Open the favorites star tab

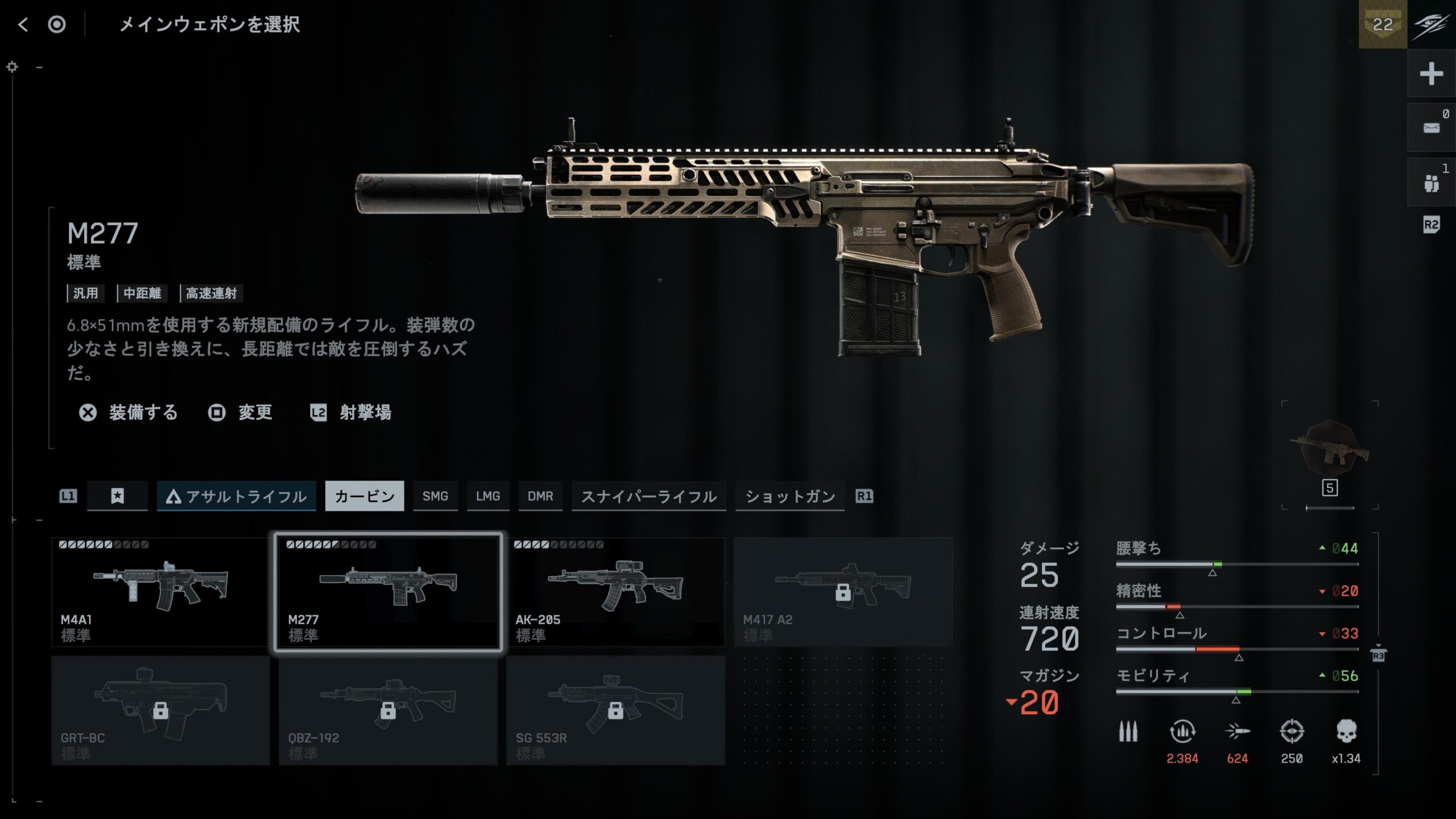point(117,497)
